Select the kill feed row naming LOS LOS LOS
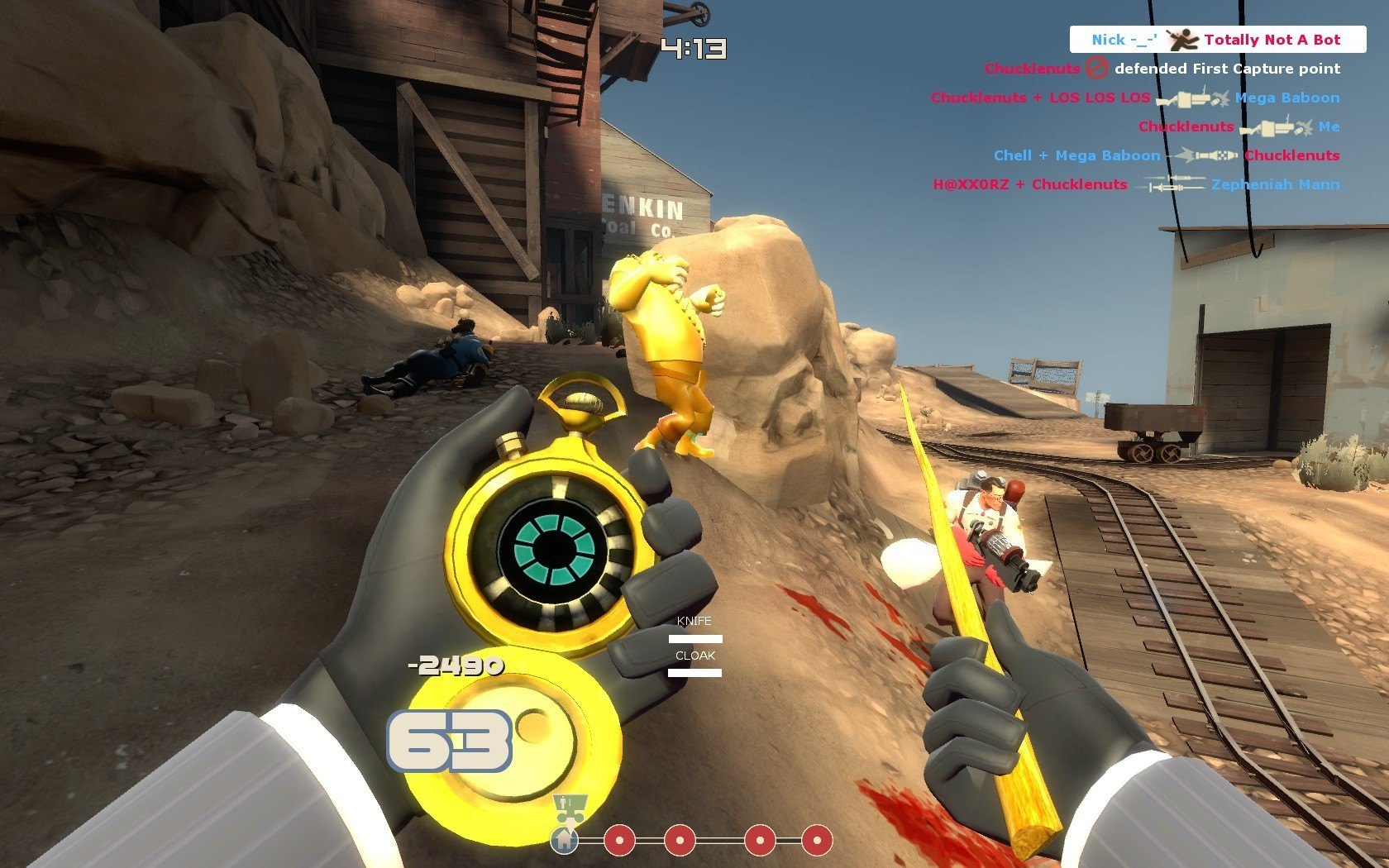The height and width of the screenshot is (868, 1389). 1134,98
